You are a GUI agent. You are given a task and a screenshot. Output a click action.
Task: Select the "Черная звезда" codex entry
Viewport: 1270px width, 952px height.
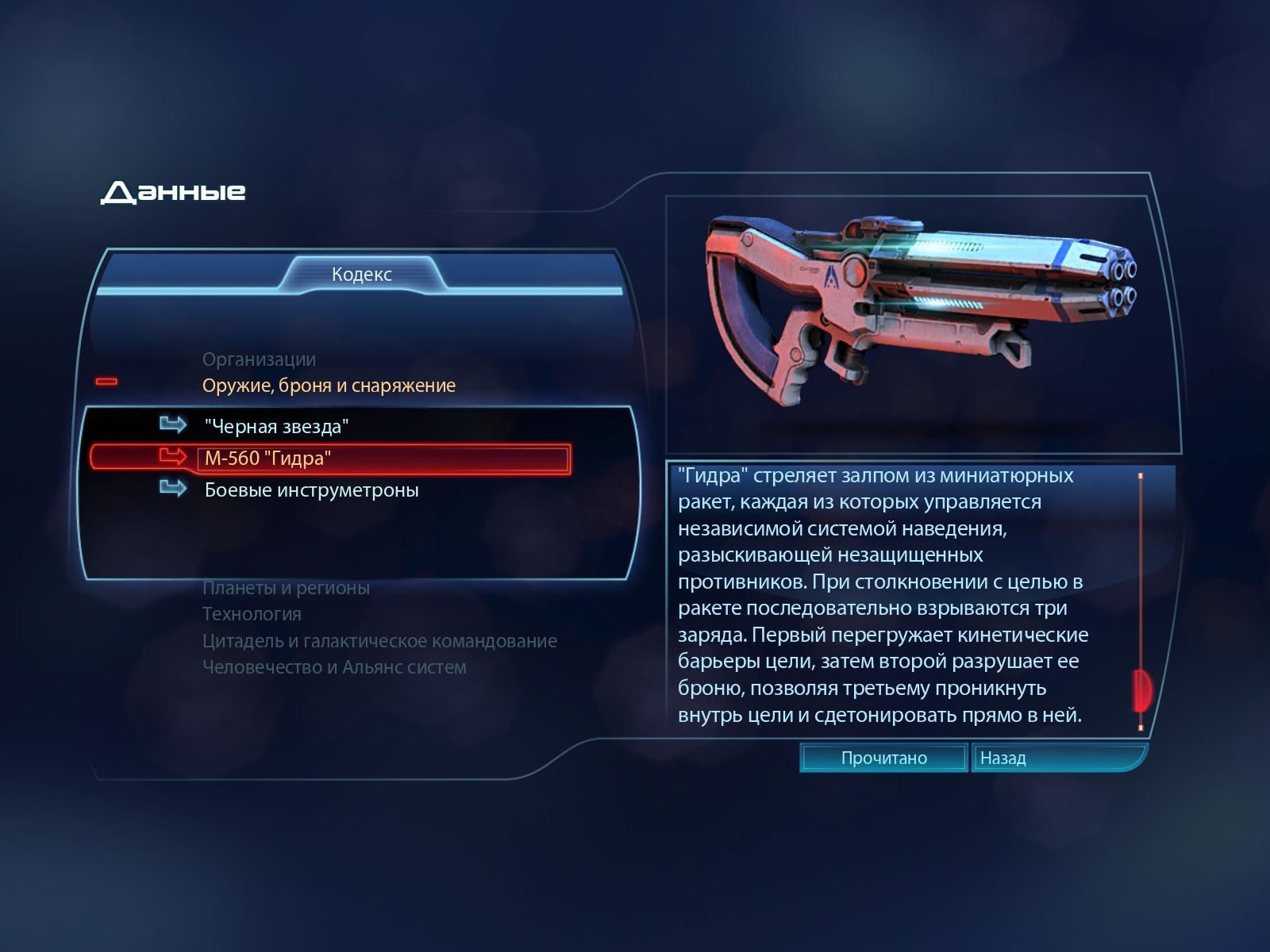tap(276, 427)
